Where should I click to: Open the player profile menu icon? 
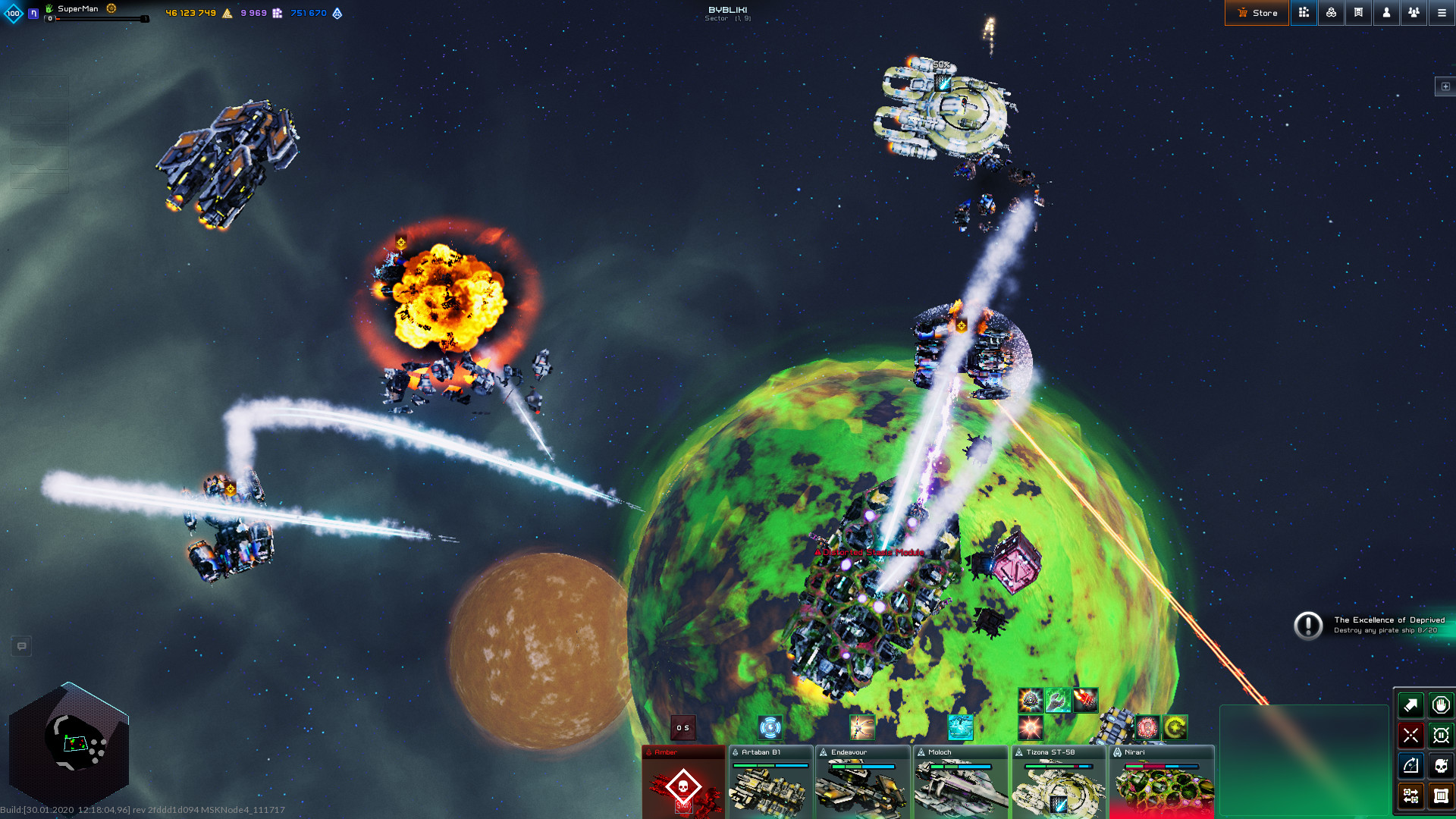coord(1386,13)
